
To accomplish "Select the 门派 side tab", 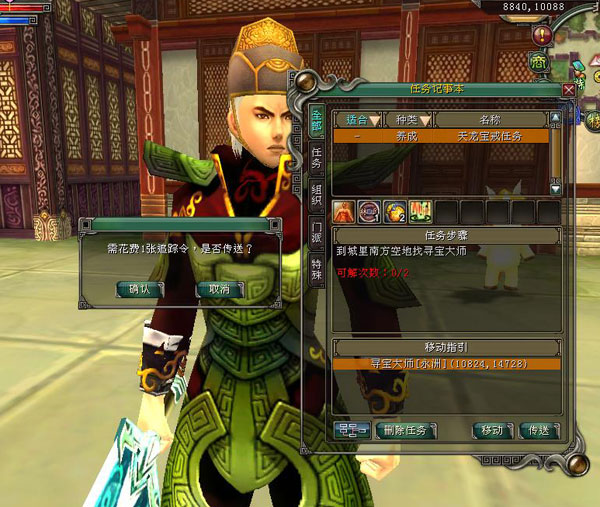I will click(316, 238).
